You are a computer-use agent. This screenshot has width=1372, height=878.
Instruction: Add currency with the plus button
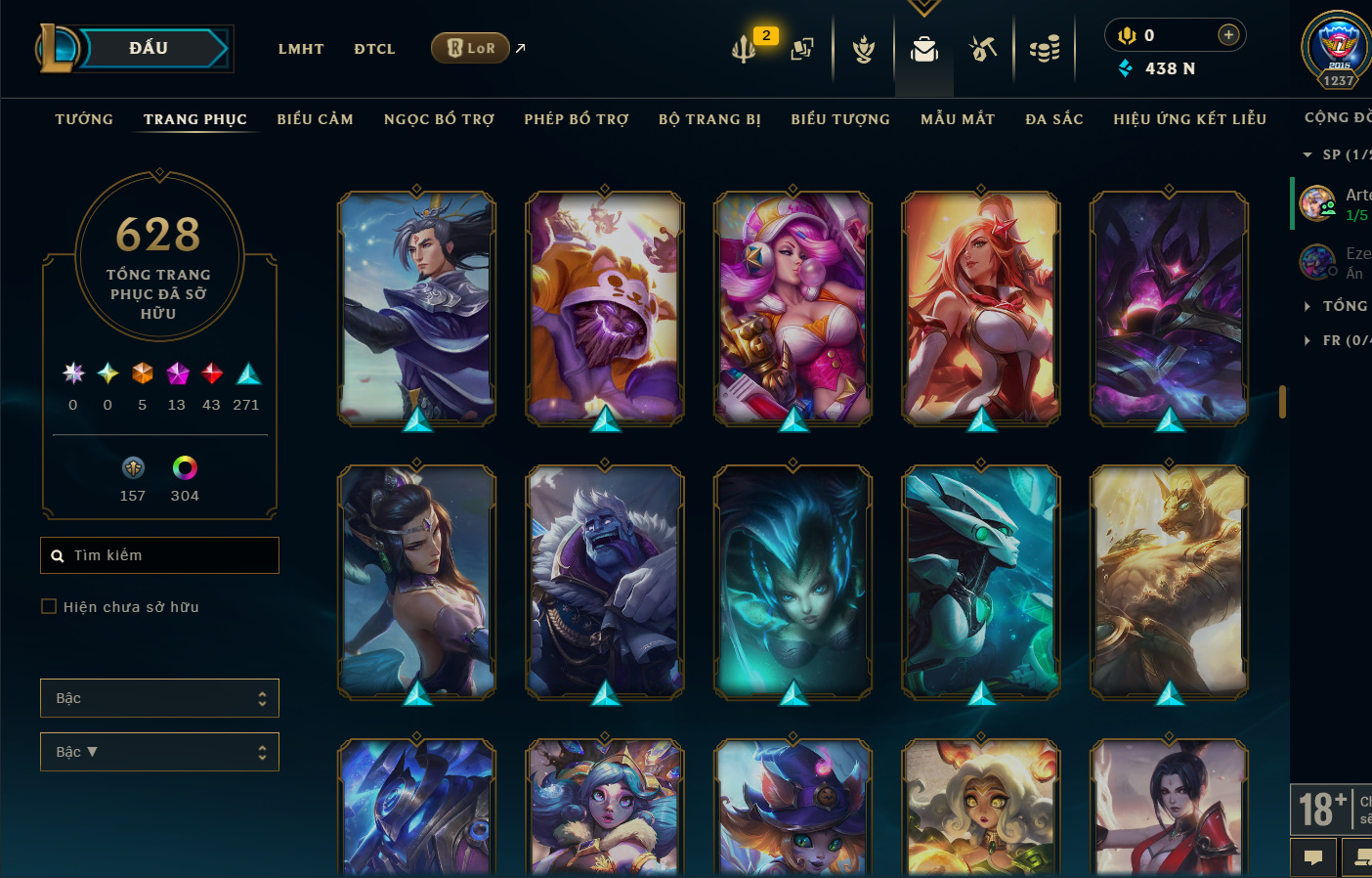point(1228,35)
